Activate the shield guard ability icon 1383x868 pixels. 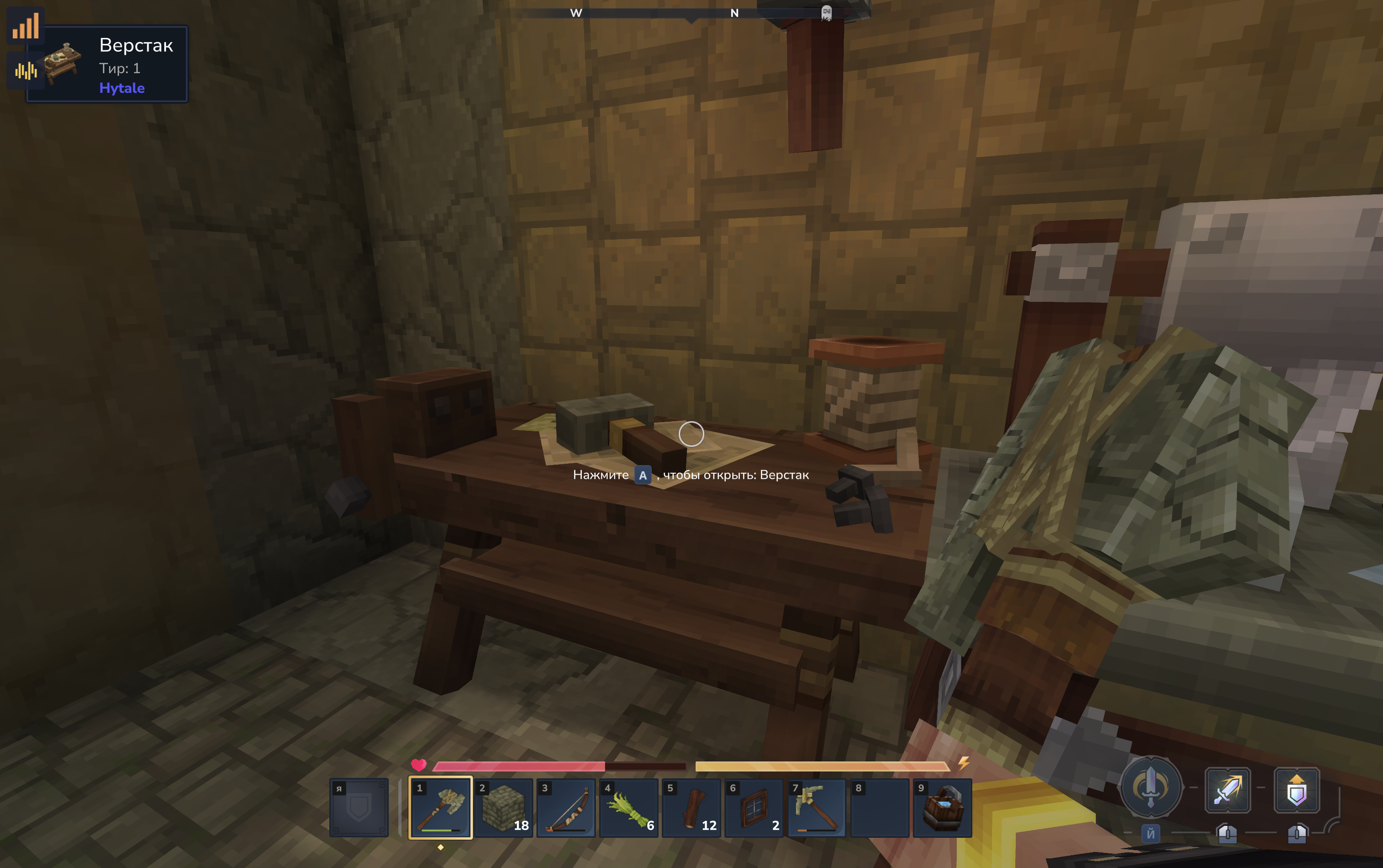click(x=1297, y=790)
